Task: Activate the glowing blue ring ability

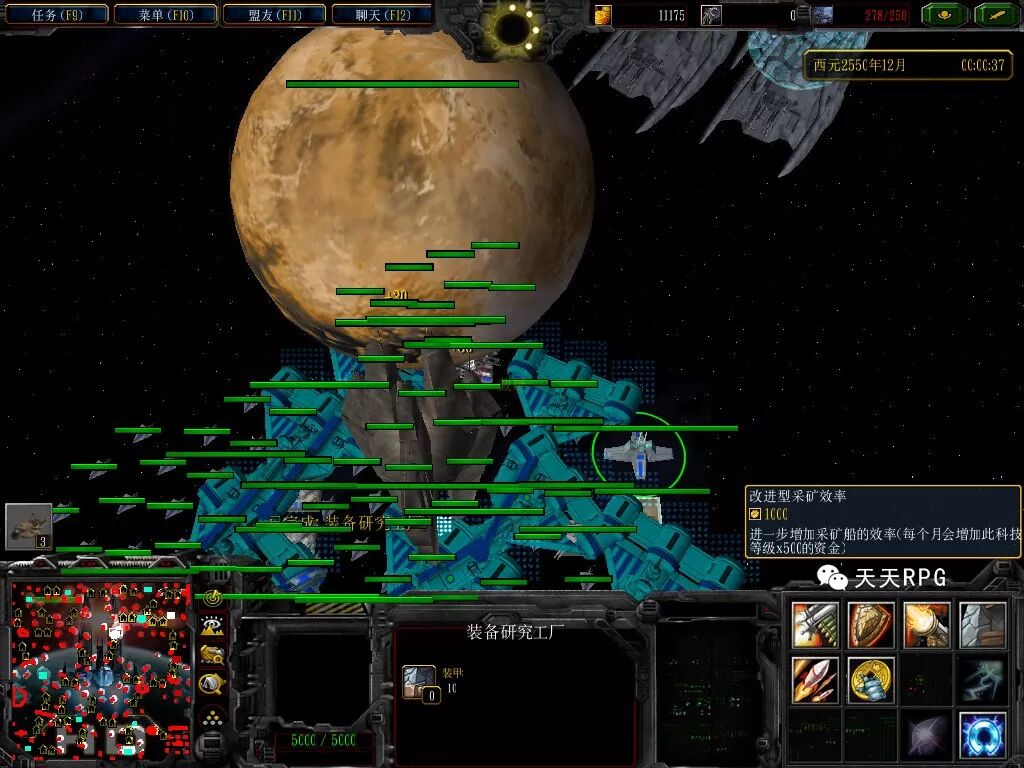Action: point(981,735)
